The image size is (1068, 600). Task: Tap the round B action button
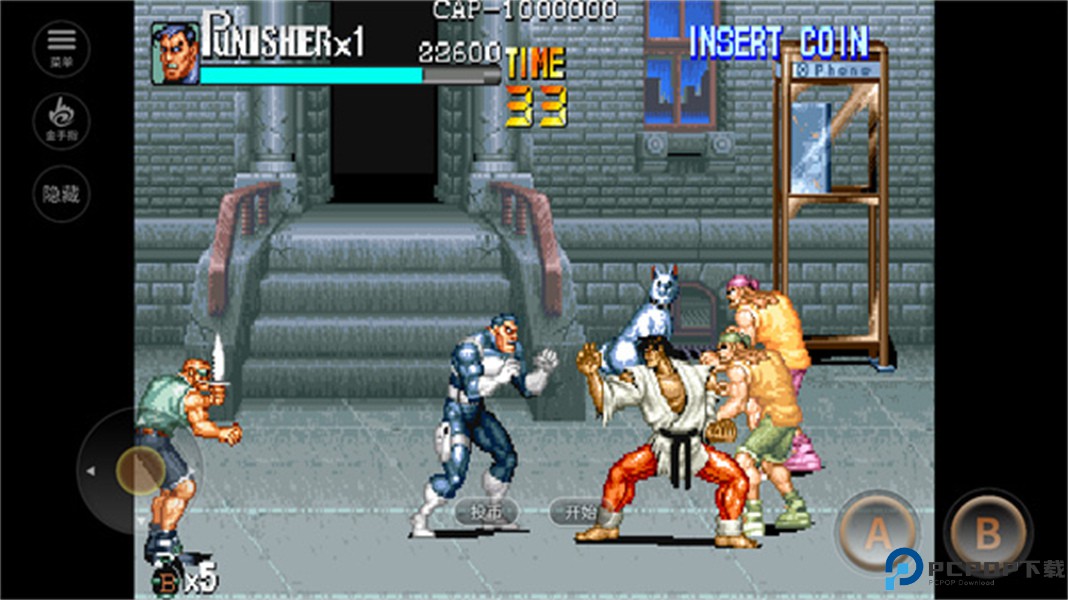[987, 533]
